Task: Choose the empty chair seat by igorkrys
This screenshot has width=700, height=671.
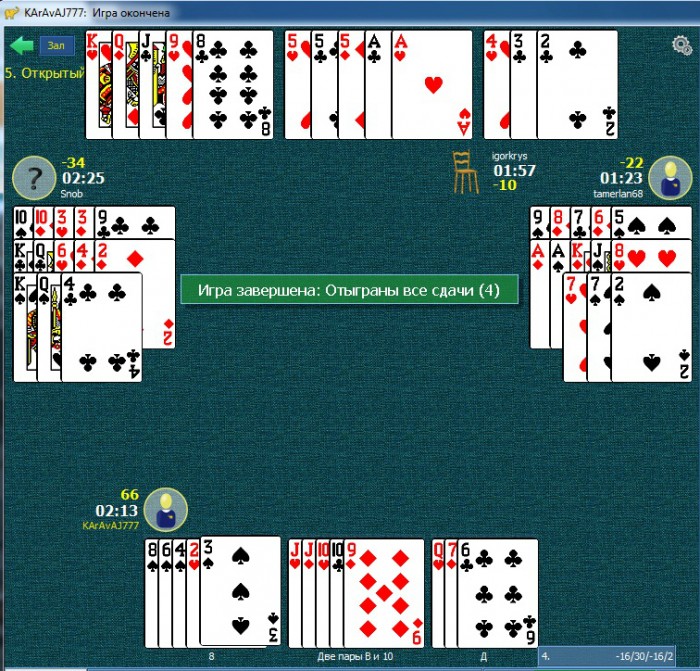Action: tap(461, 172)
